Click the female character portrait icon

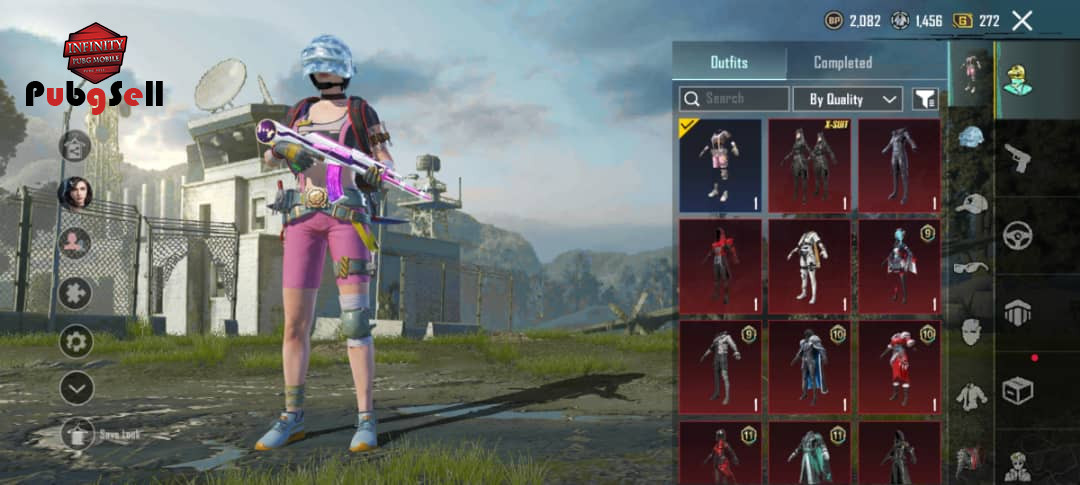(76, 192)
